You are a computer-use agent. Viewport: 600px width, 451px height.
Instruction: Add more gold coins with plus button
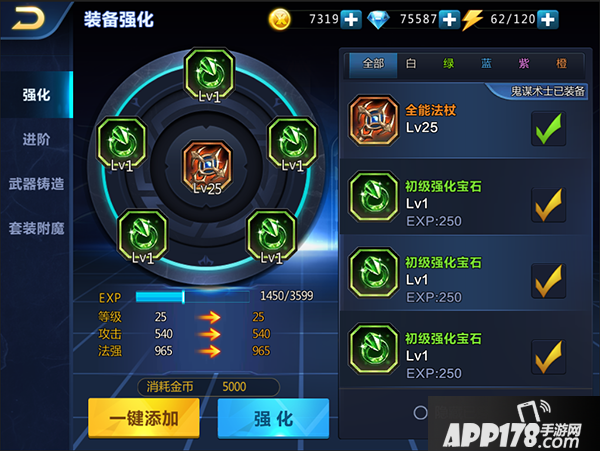click(x=351, y=19)
